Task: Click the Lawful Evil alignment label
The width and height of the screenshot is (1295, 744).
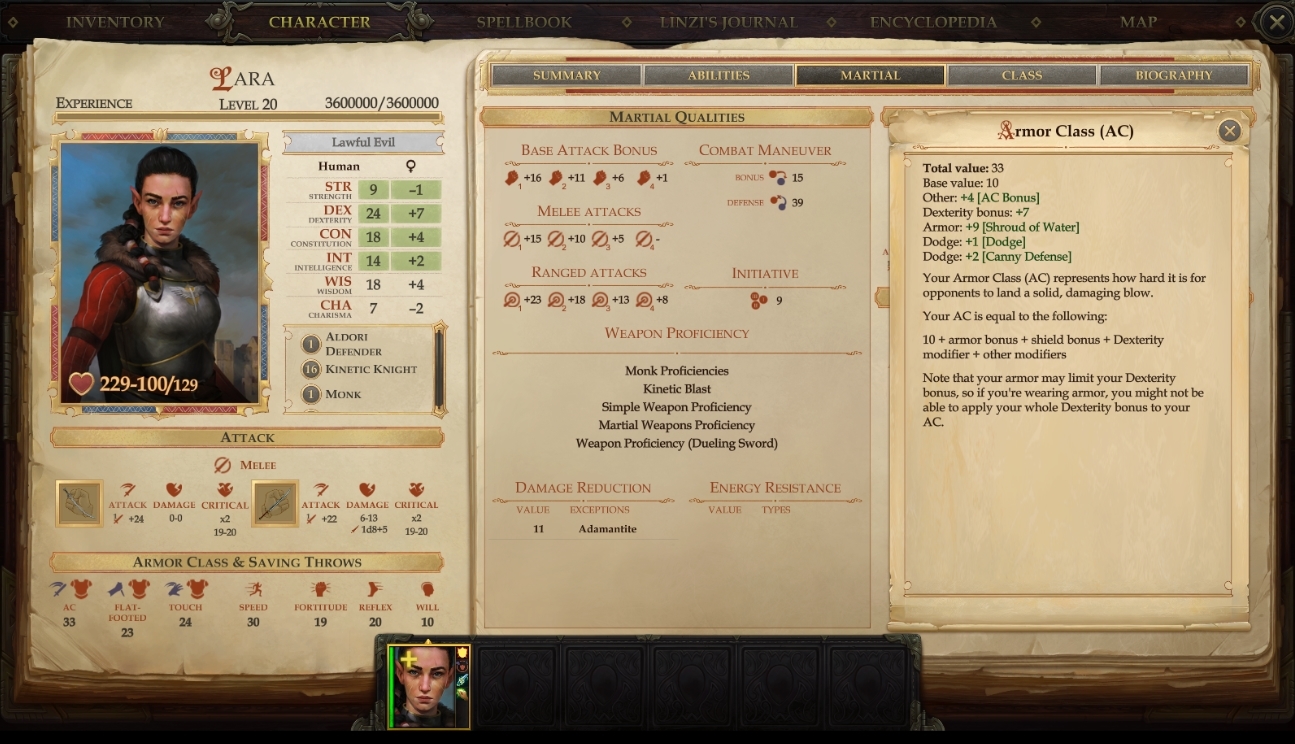Action: pyautogui.click(x=362, y=140)
